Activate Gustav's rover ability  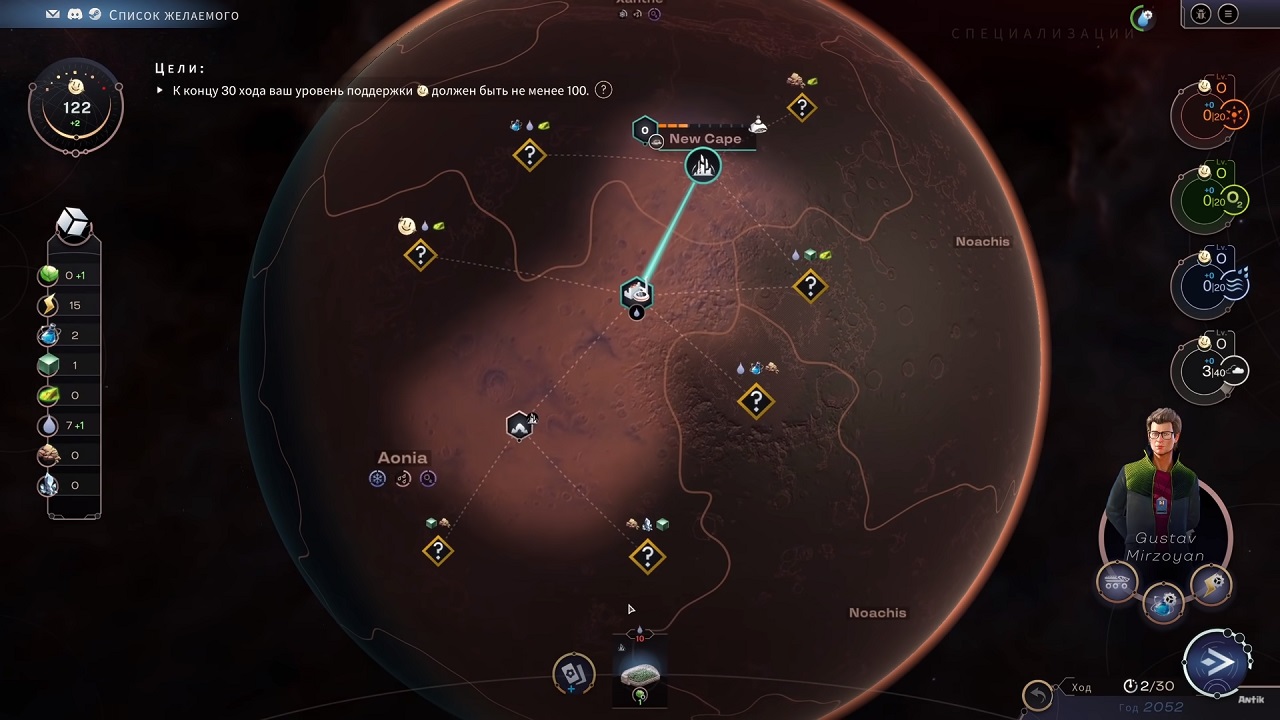pos(1117,582)
